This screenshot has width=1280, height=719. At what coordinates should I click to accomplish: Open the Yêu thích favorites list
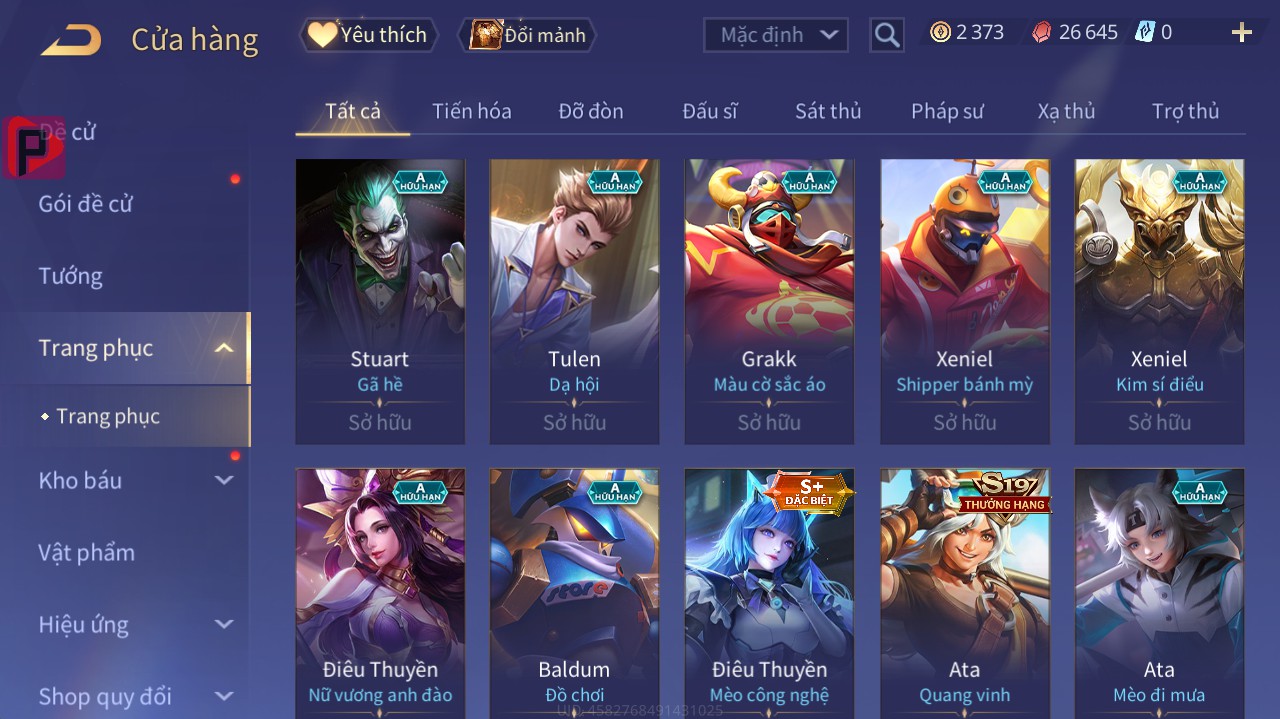pyautogui.click(x=369, y=35)
